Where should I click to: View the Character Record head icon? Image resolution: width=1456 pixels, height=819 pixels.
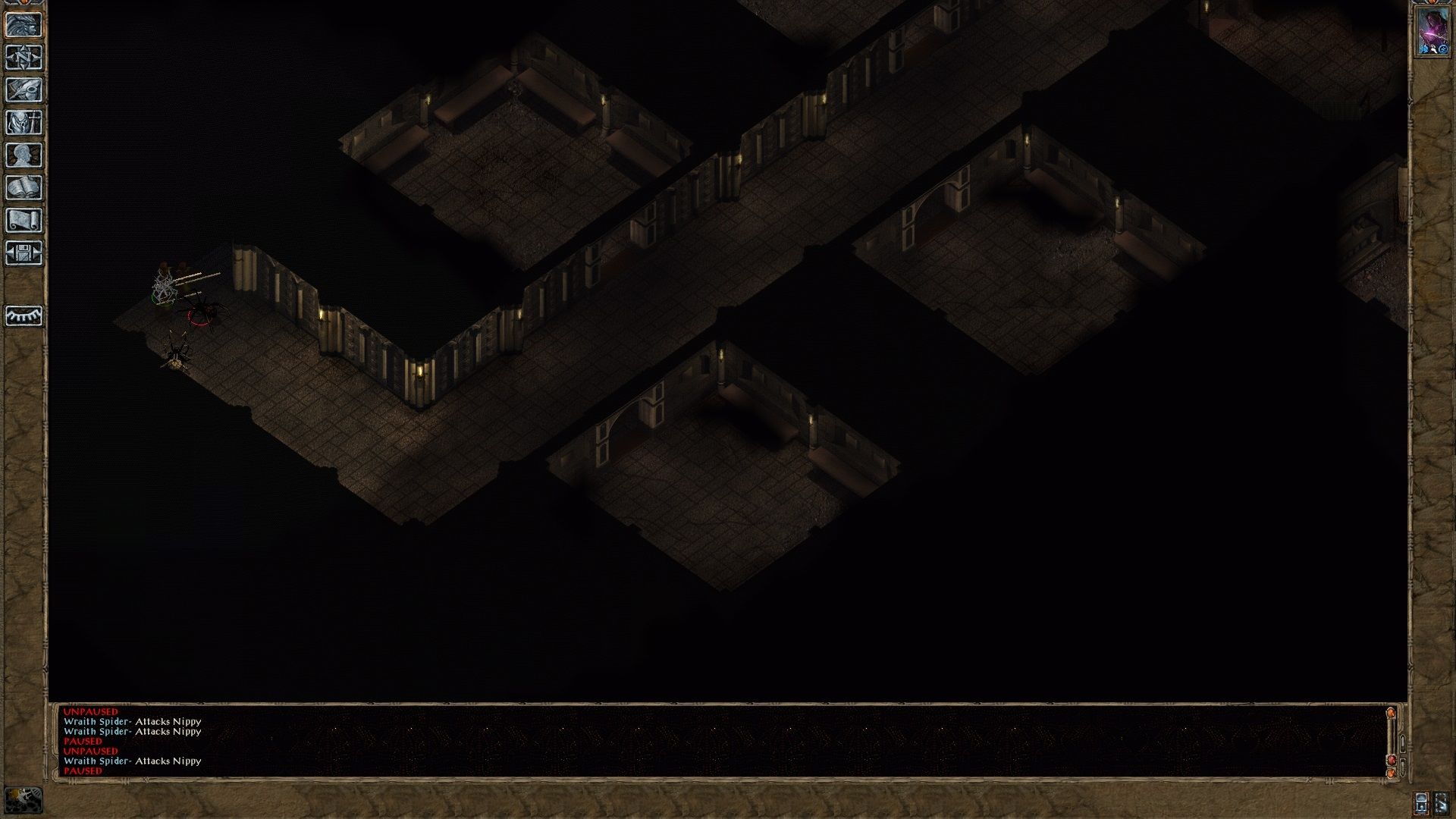[x=21, y=153]
